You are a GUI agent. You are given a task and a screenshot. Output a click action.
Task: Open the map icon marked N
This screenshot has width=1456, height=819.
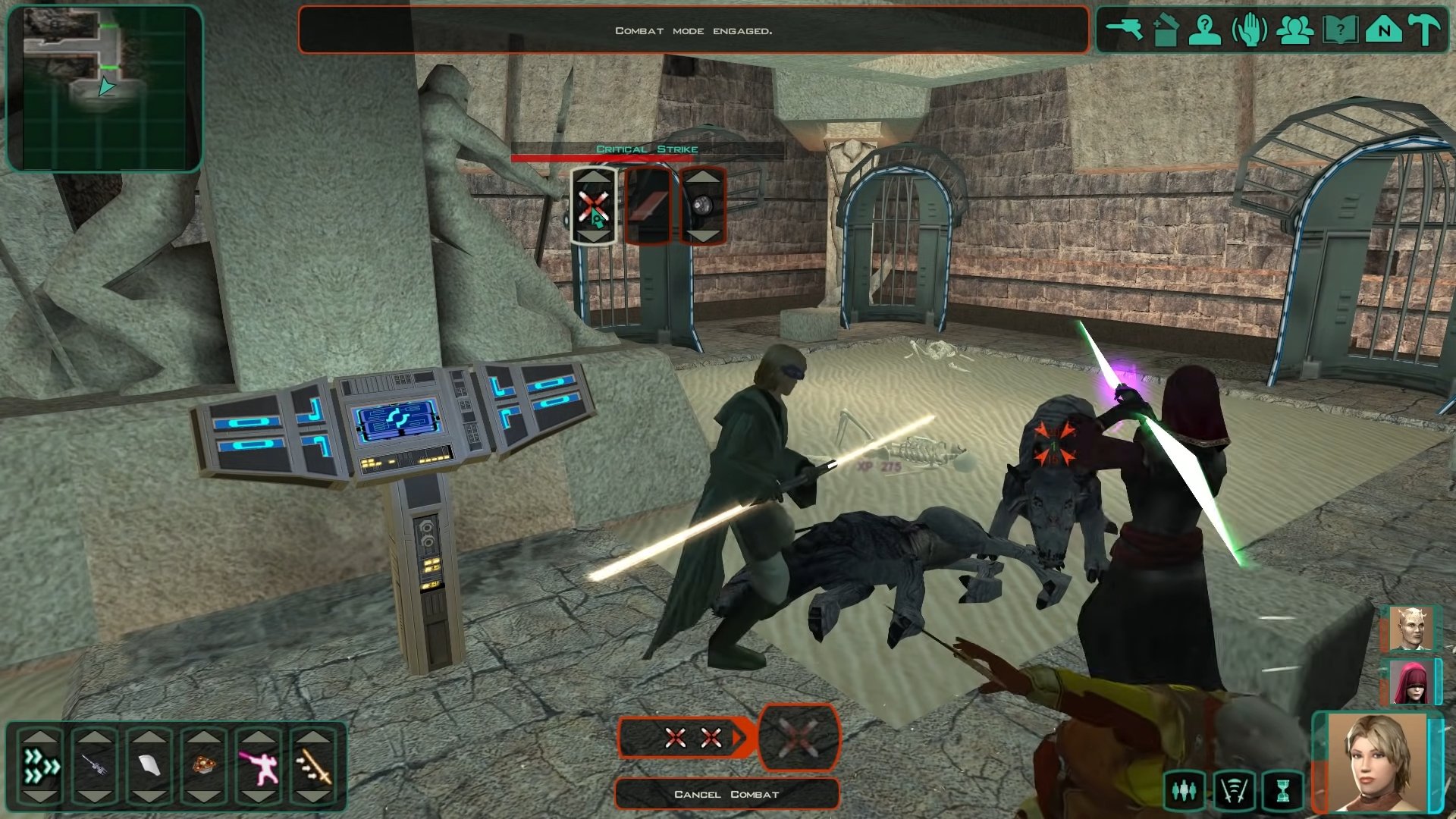(x=1383, y=31)
